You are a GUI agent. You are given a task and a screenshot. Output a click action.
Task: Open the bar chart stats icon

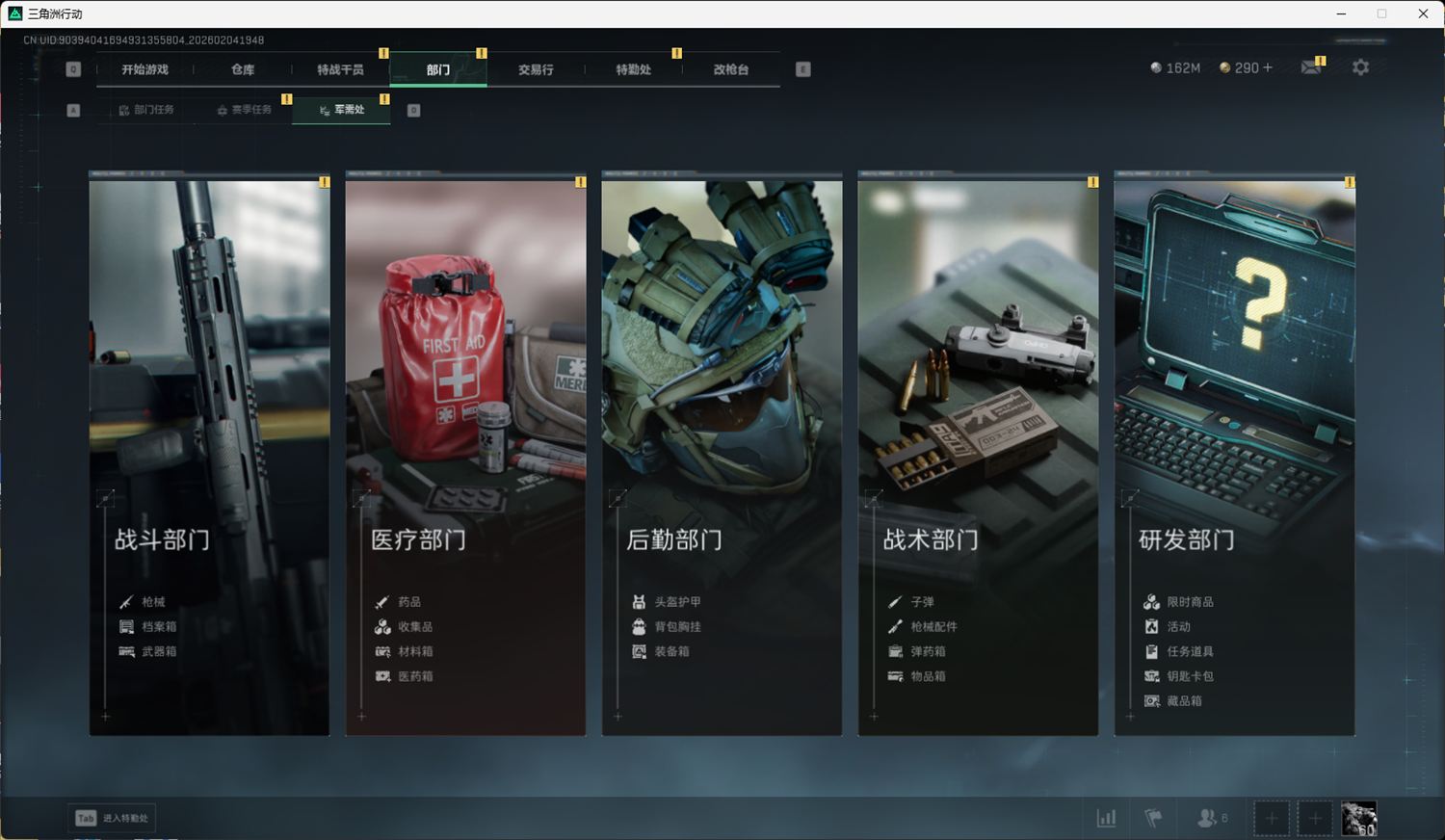coord(1107,818)
